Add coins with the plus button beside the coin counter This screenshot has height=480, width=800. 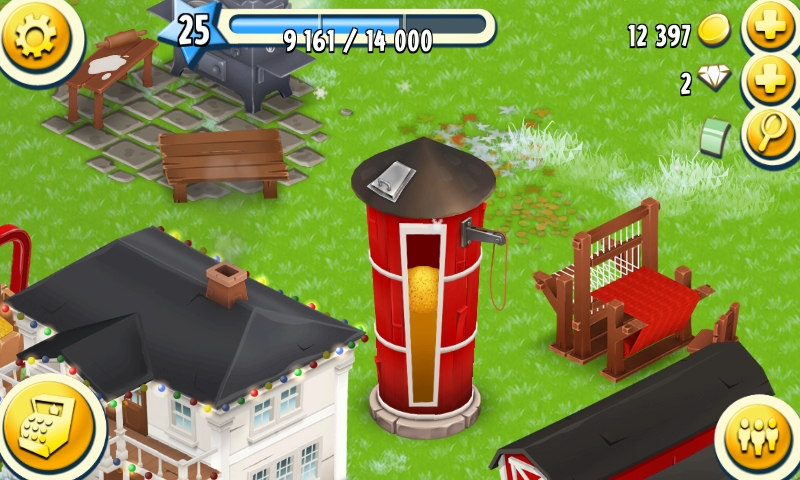(x=772, y=30)
